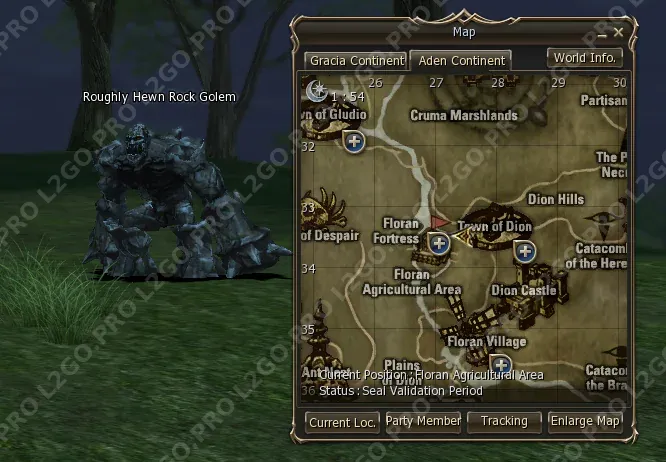The image size is (666, 462).
Task: Click the Enlarge Map button
Action: click(585, 422)
